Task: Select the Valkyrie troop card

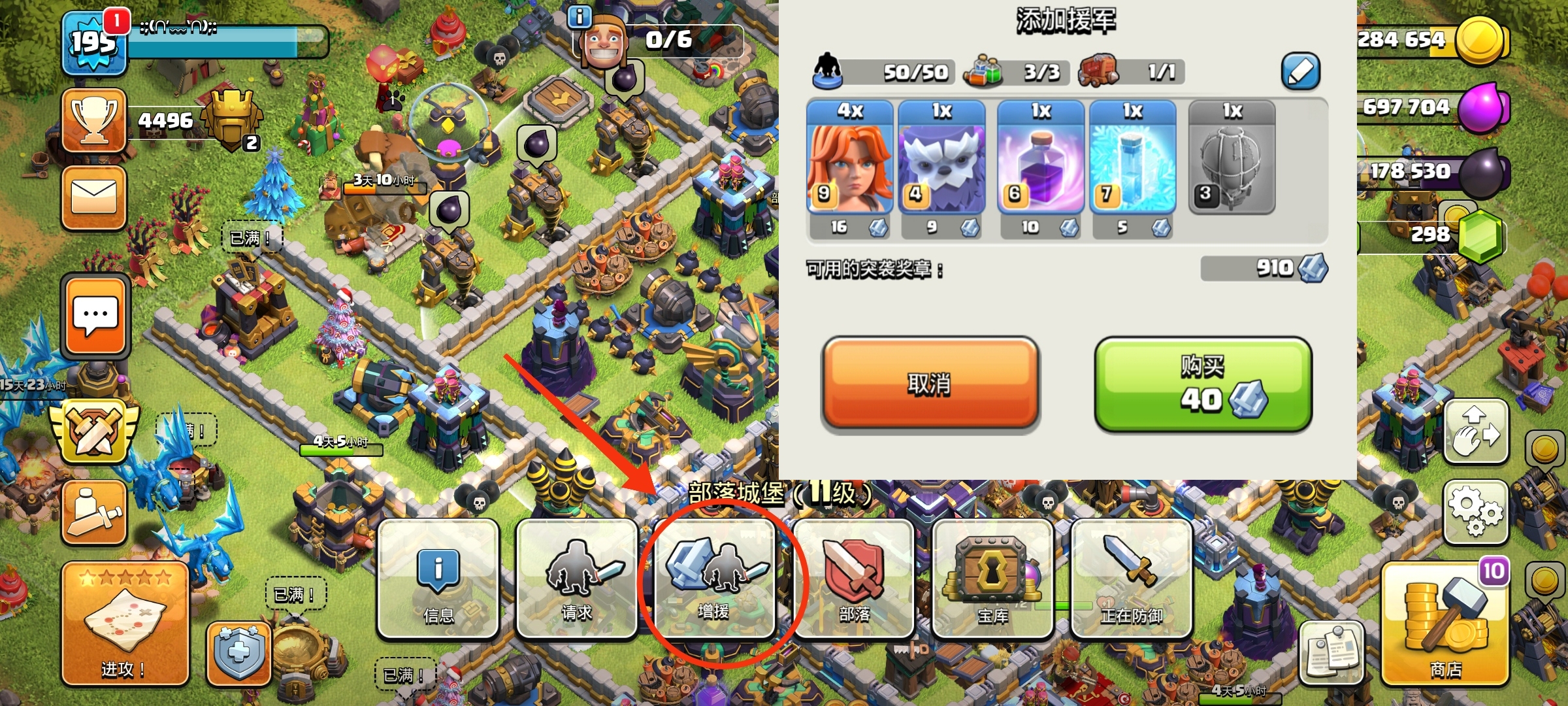Action: [x=849, y=158]
